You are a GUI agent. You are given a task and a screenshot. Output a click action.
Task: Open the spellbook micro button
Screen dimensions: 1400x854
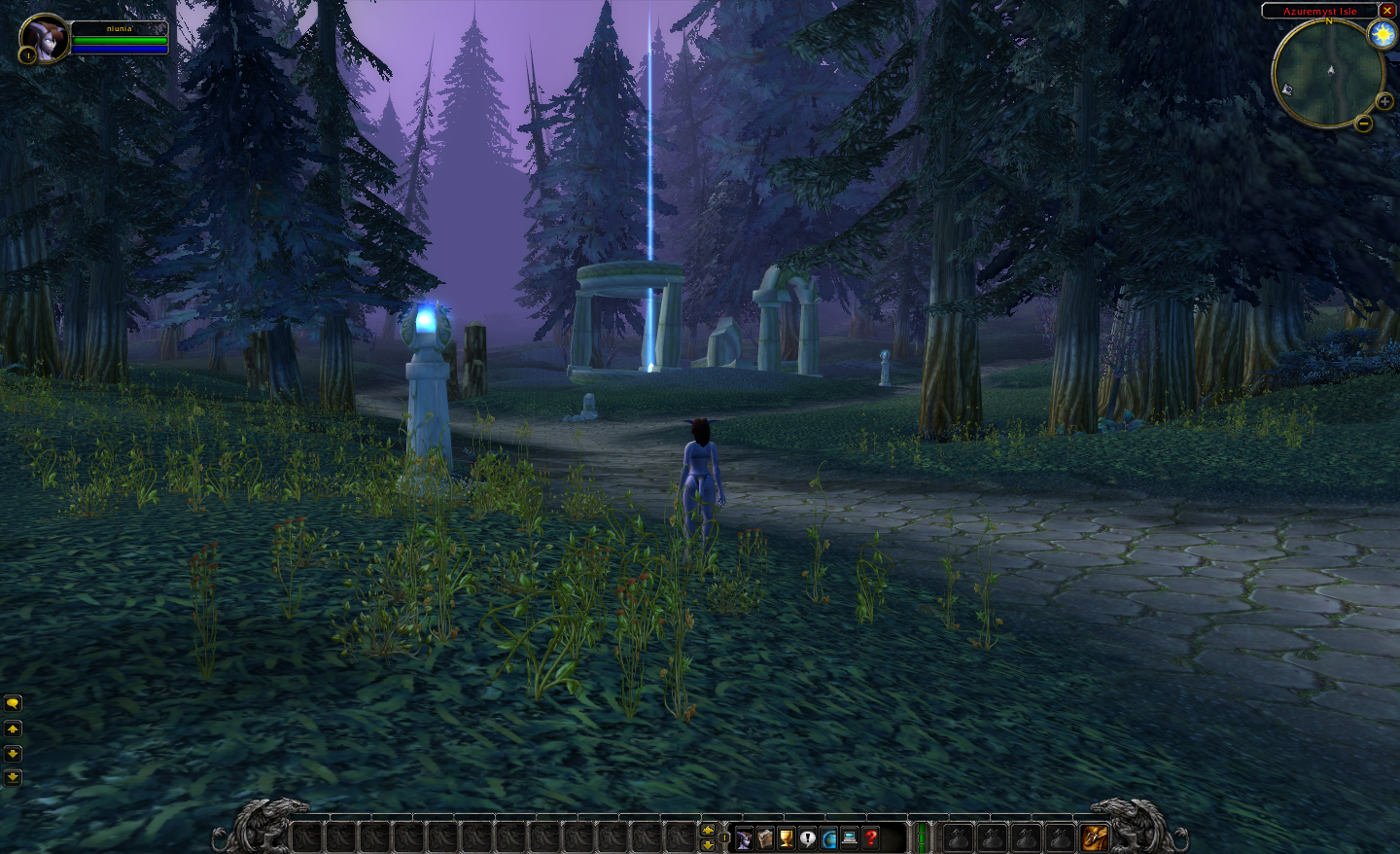(766, 837)
